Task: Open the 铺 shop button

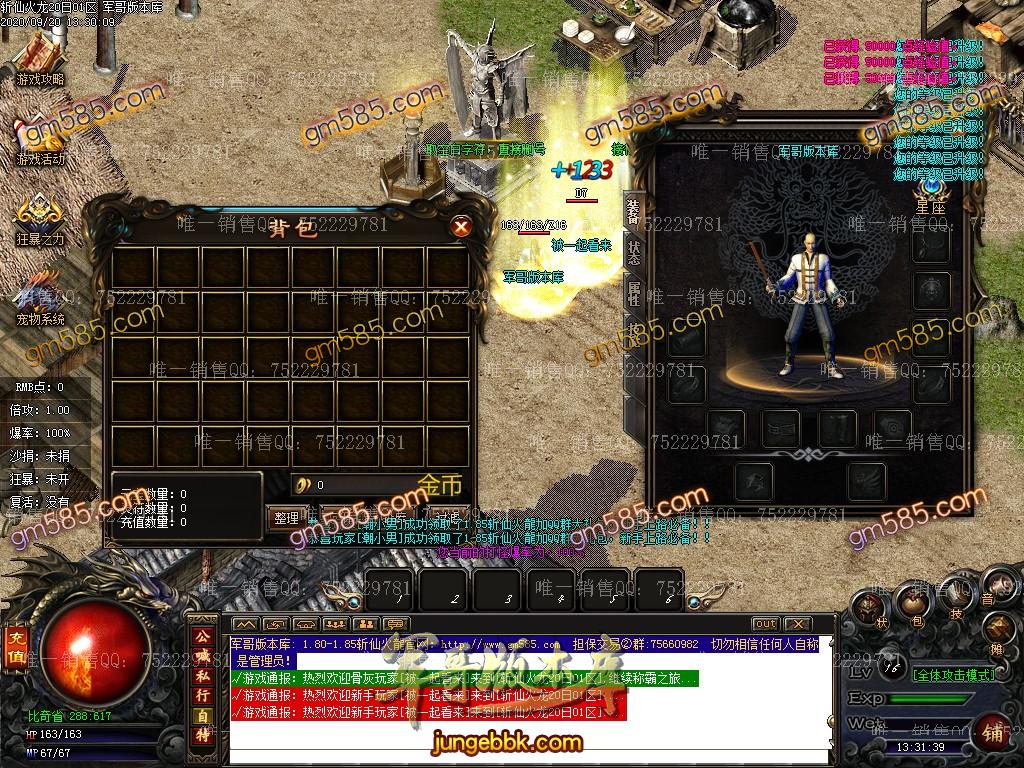Action: [x=993, y=733]
